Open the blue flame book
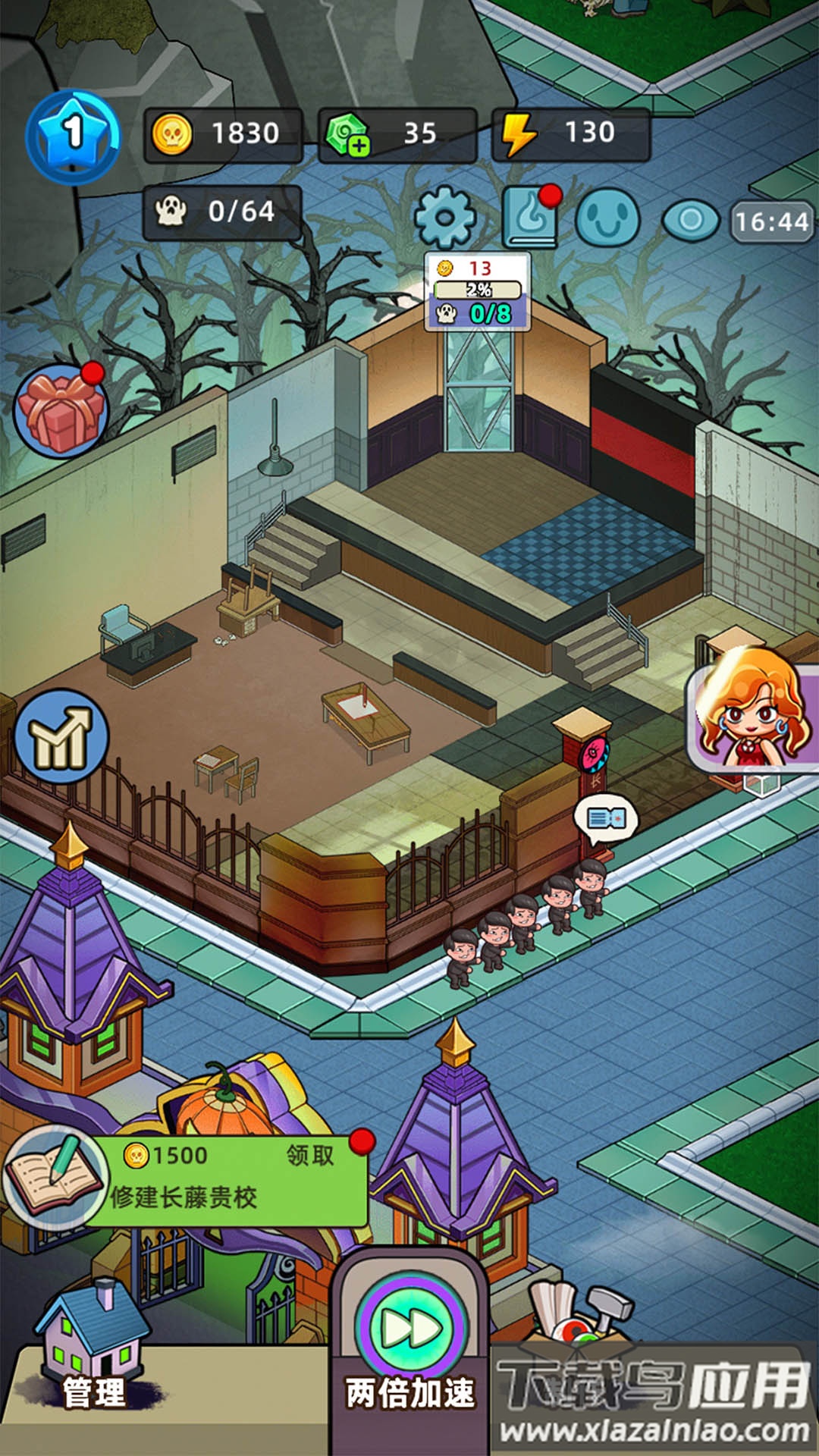The height and width of the screenshot is (1456, 819). coord(532,218)
